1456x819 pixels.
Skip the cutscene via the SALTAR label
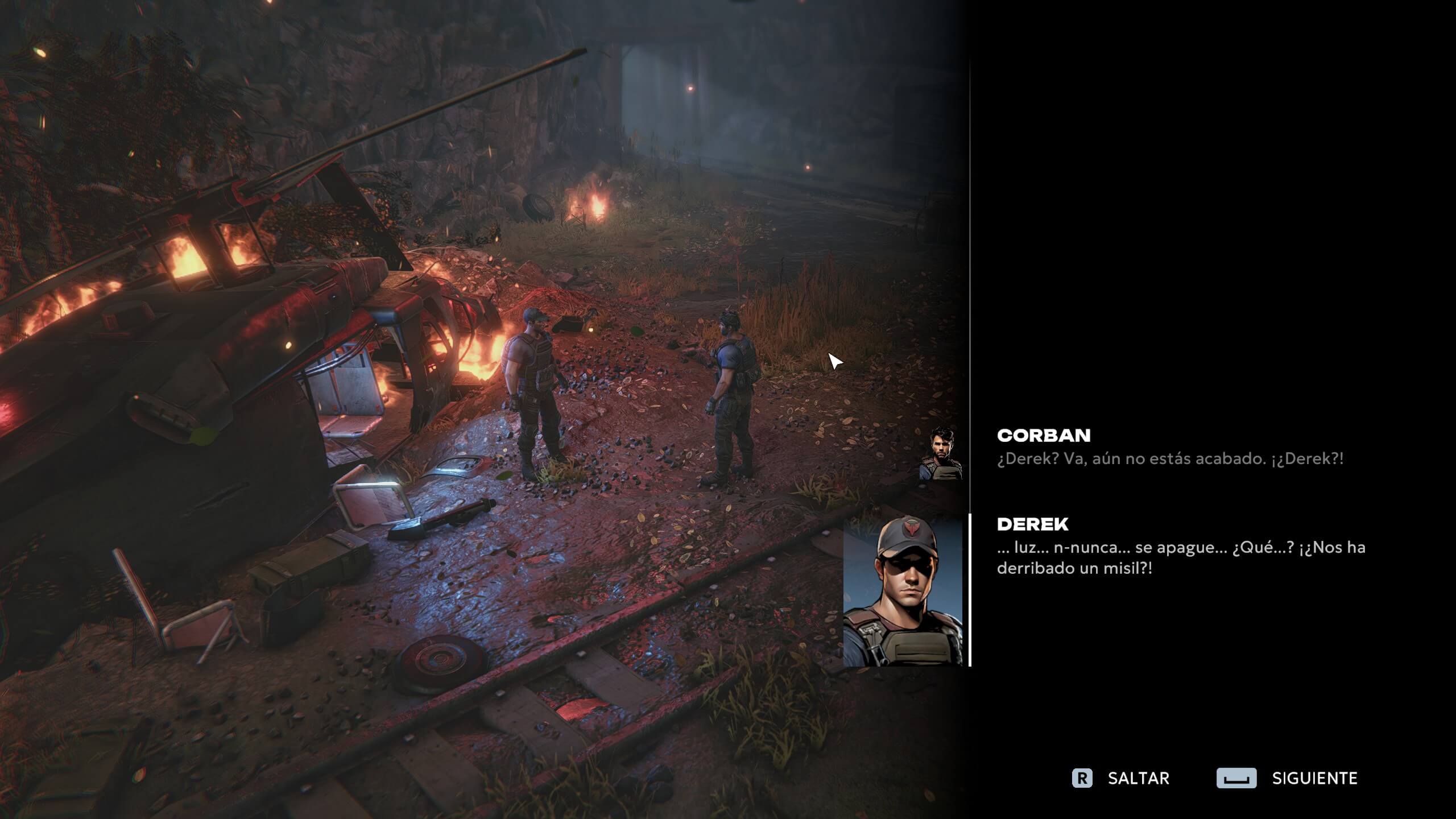[x=1138, y=778]
